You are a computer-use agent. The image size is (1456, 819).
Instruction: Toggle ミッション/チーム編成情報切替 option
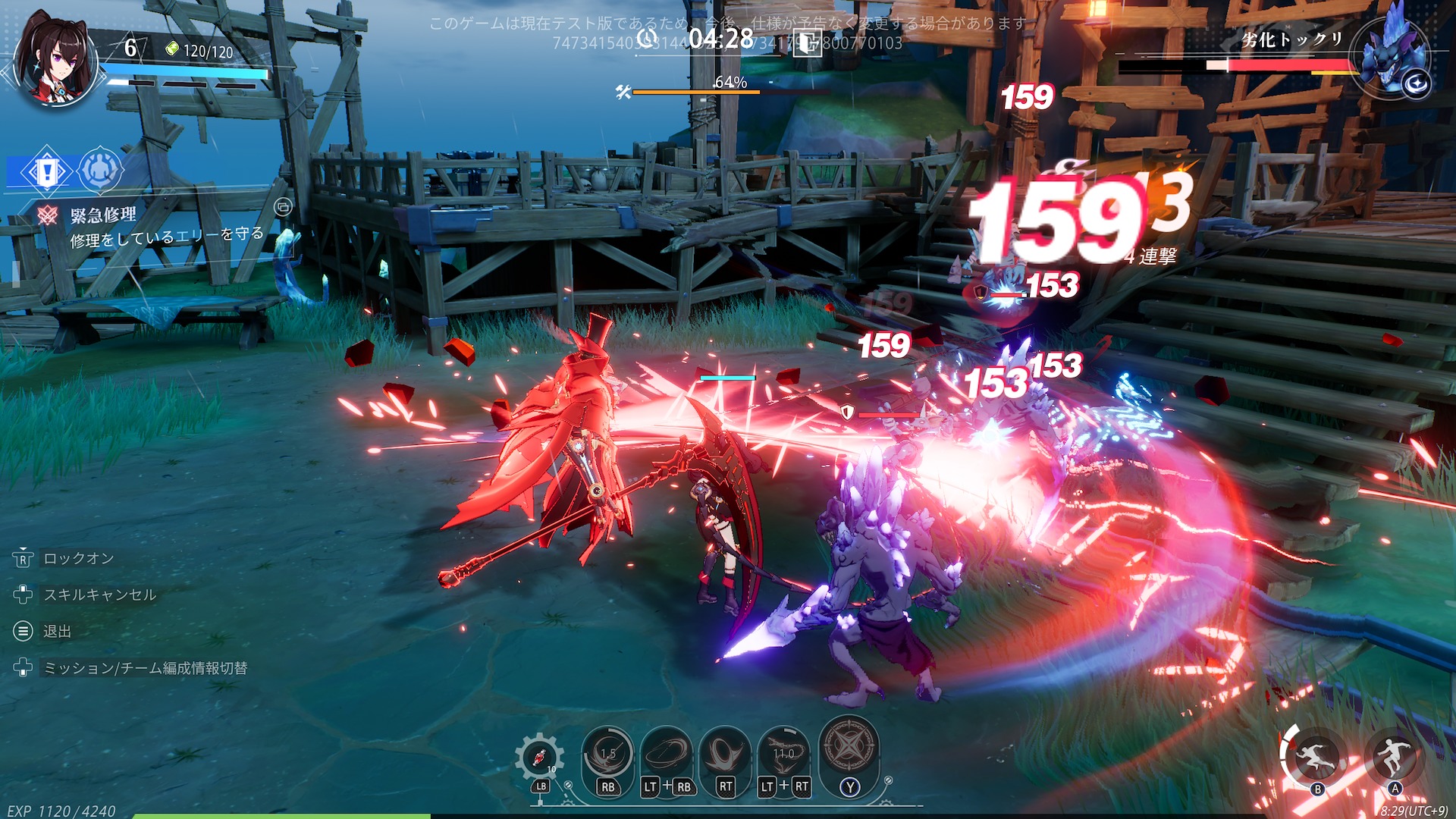click(x=145, y=668)
